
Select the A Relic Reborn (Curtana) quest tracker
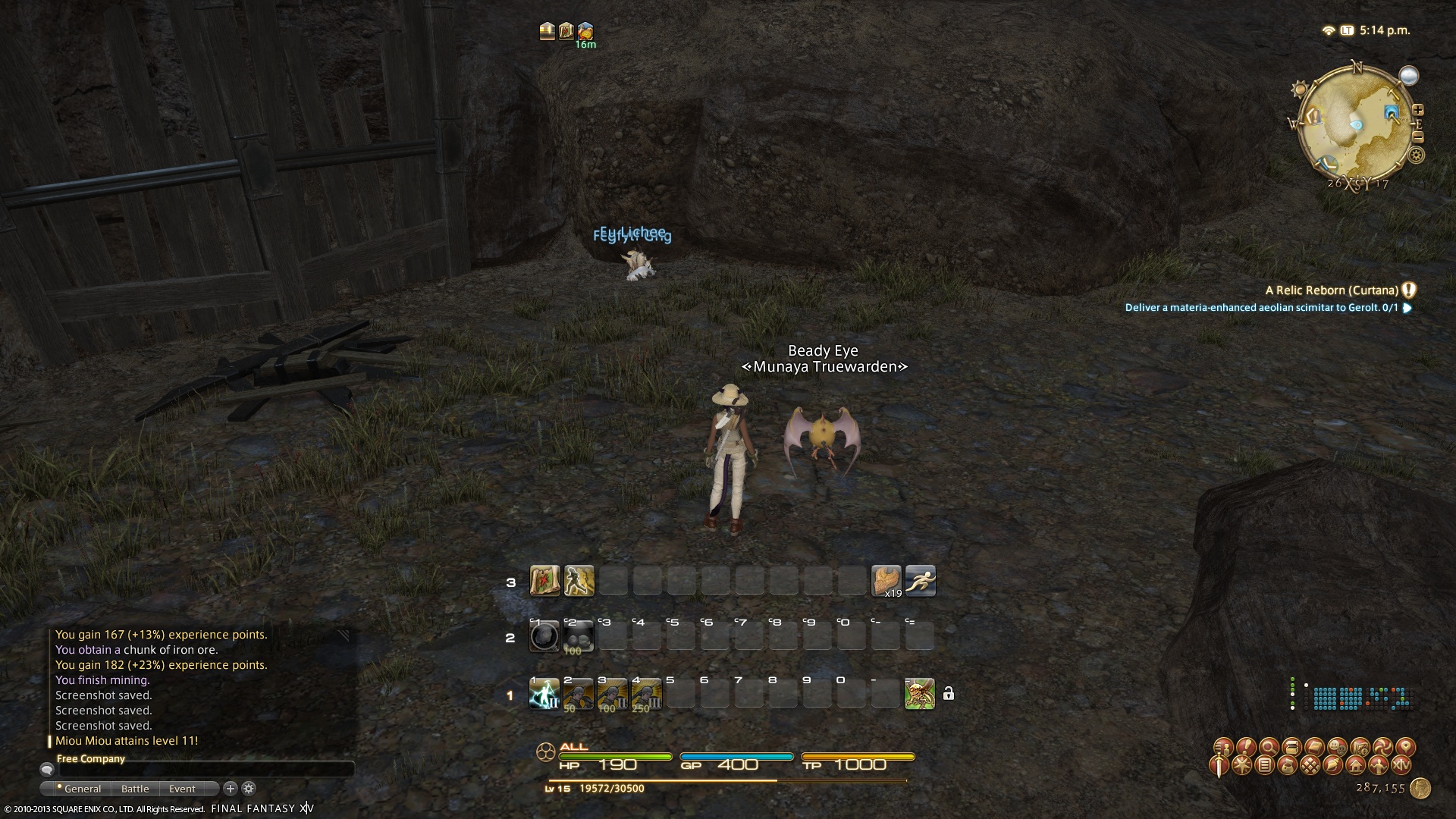pyautogui.click(x=1332, y=290)
